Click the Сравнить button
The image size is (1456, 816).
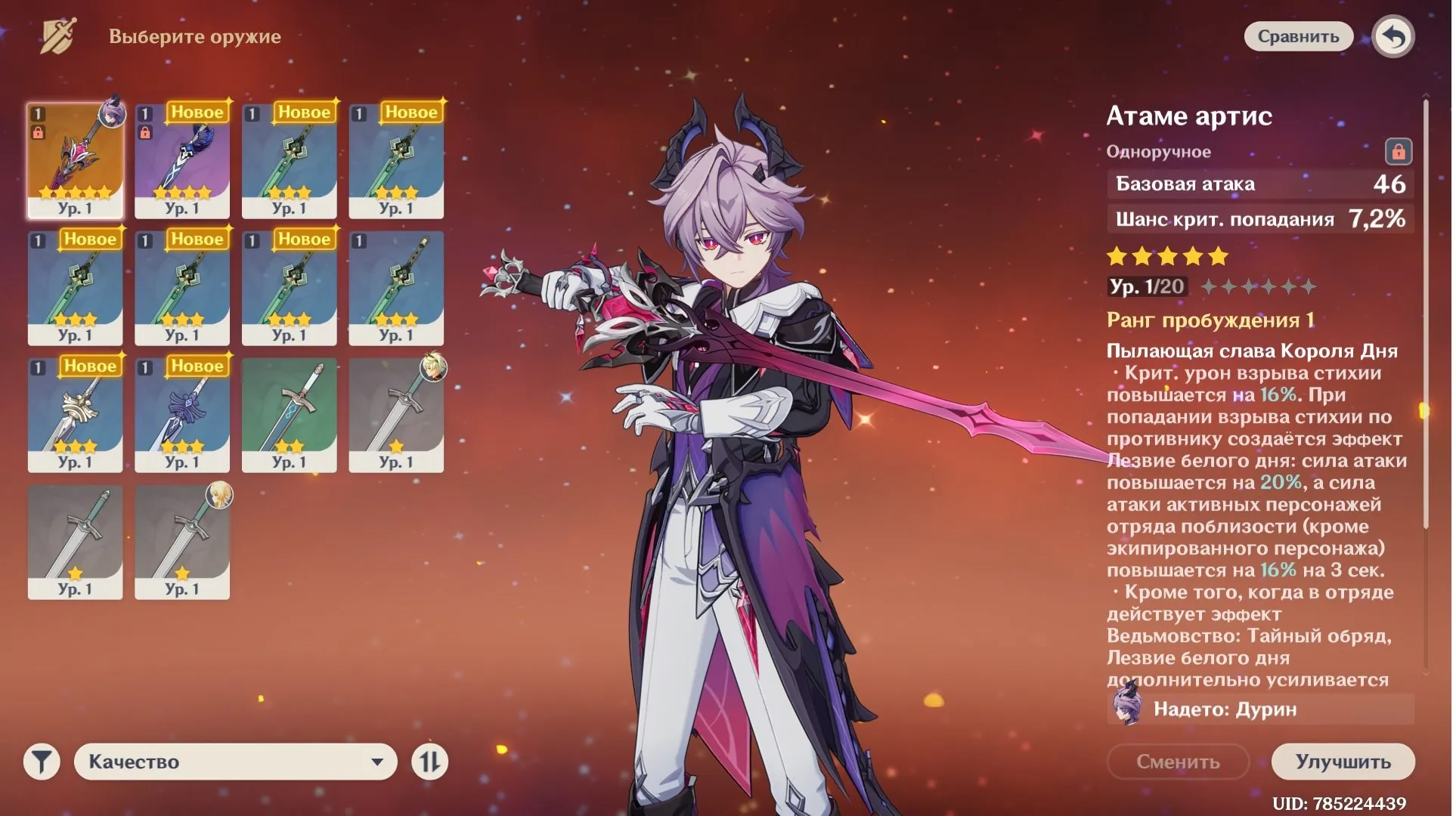(1299, 36)
